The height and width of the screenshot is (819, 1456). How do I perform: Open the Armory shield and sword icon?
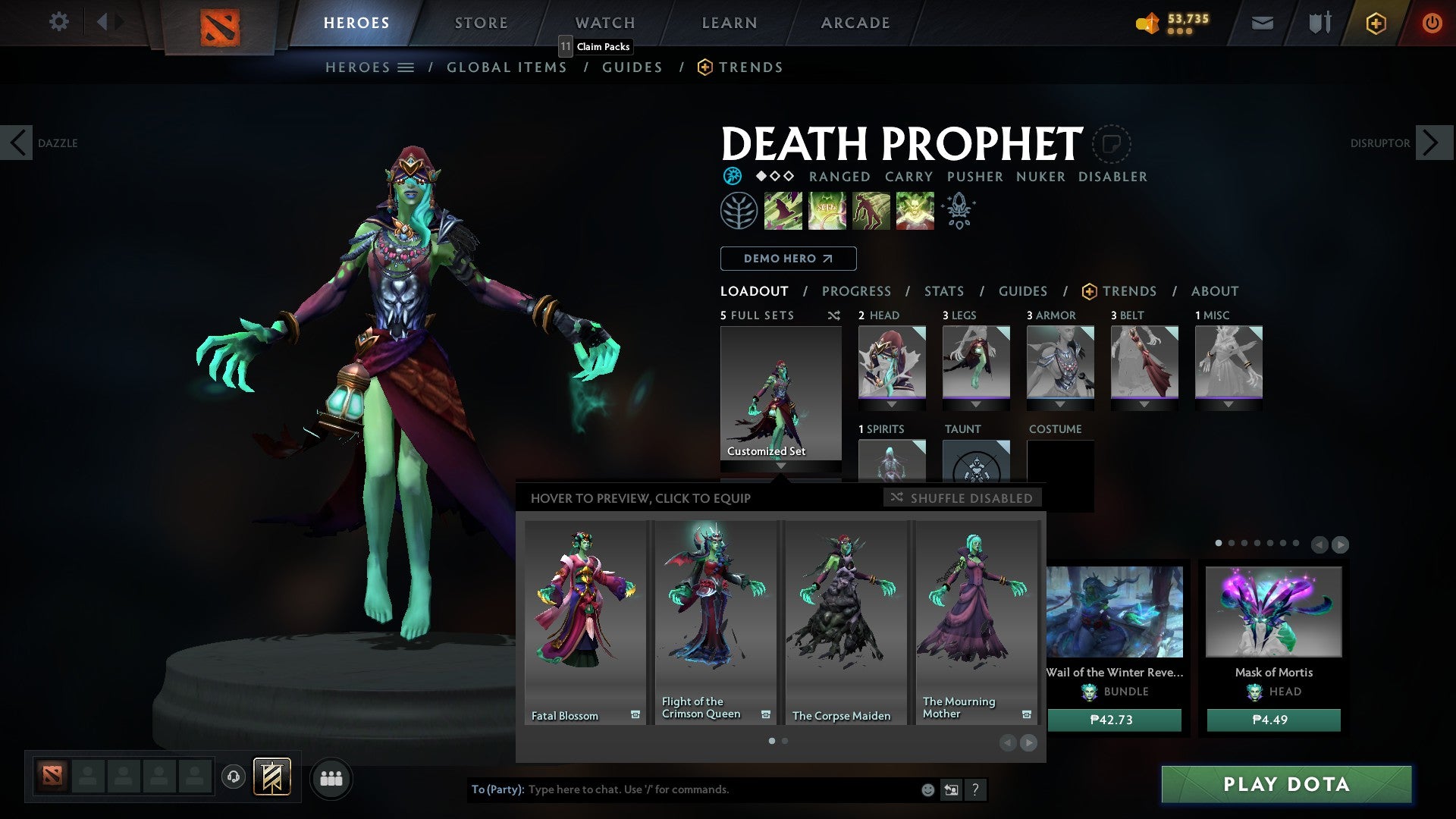1319,23
